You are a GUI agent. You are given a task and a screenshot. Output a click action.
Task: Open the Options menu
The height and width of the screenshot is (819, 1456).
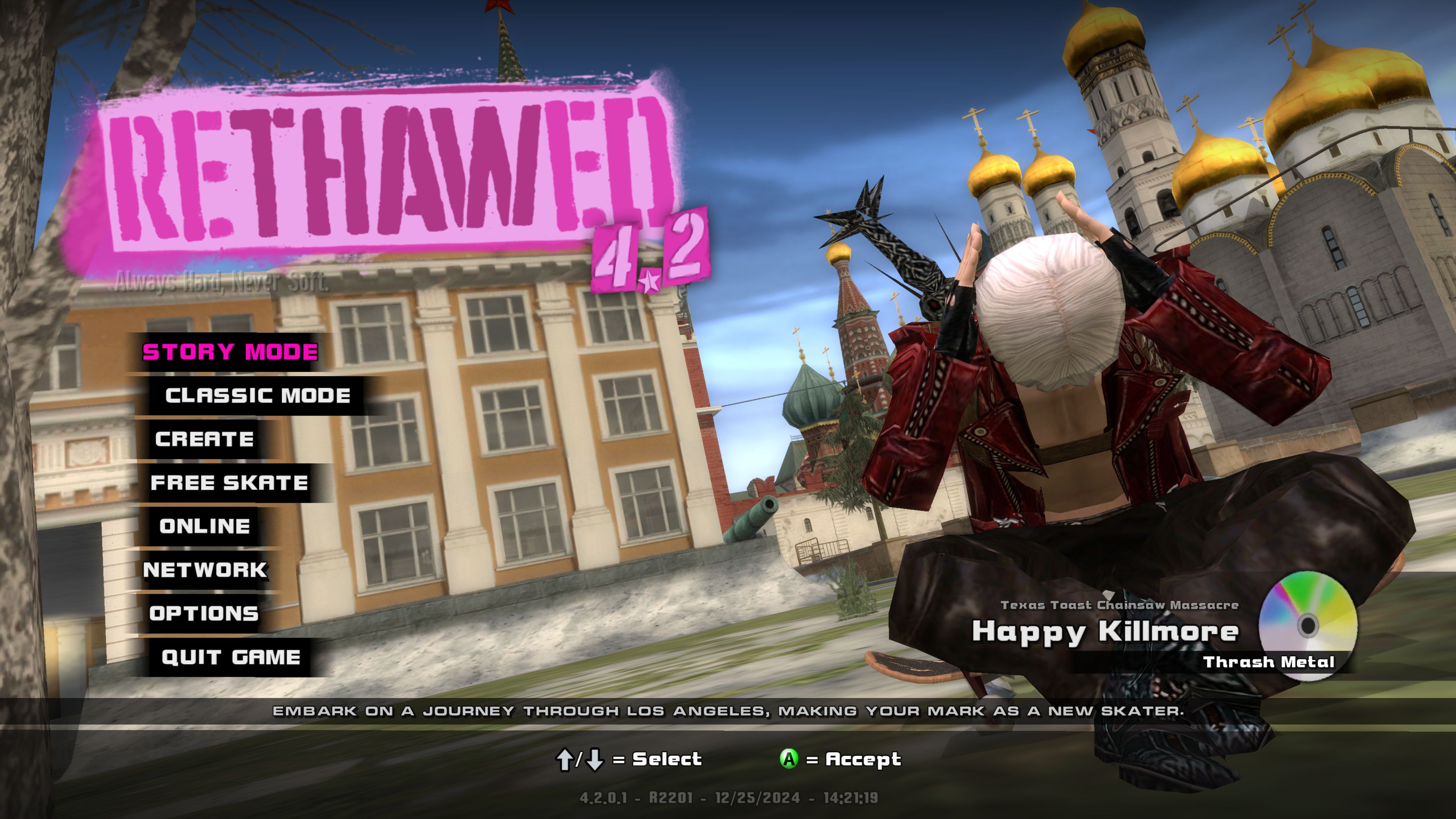click(x=204, y=613)
